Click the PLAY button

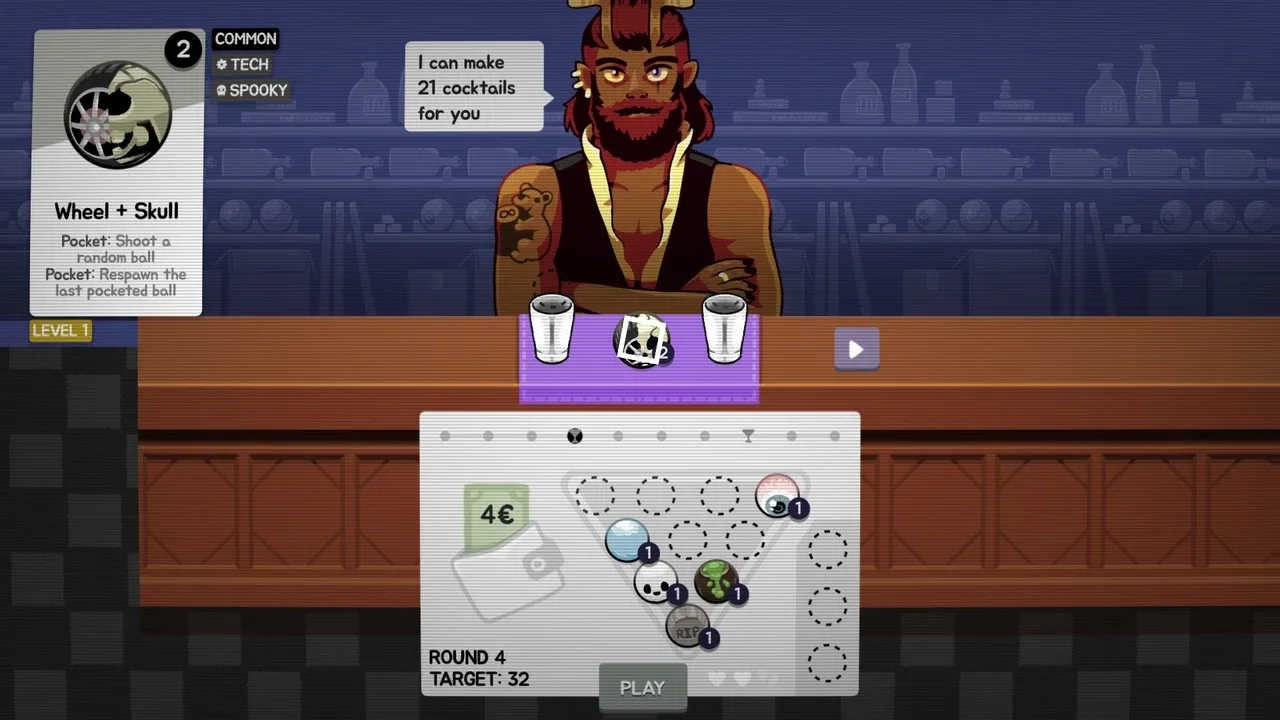tap(642, 688)
